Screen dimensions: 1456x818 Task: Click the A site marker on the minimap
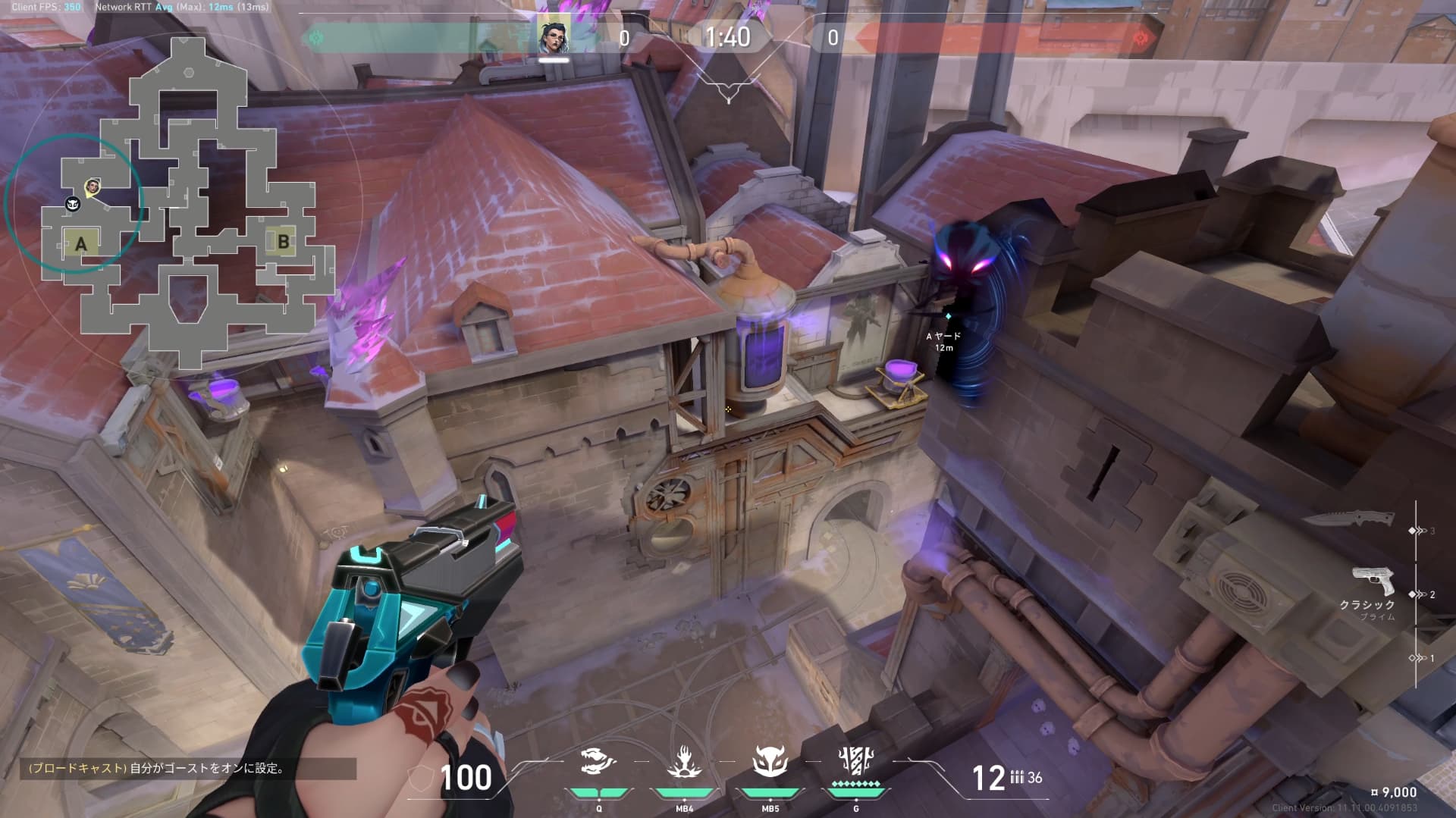(80, 244)
